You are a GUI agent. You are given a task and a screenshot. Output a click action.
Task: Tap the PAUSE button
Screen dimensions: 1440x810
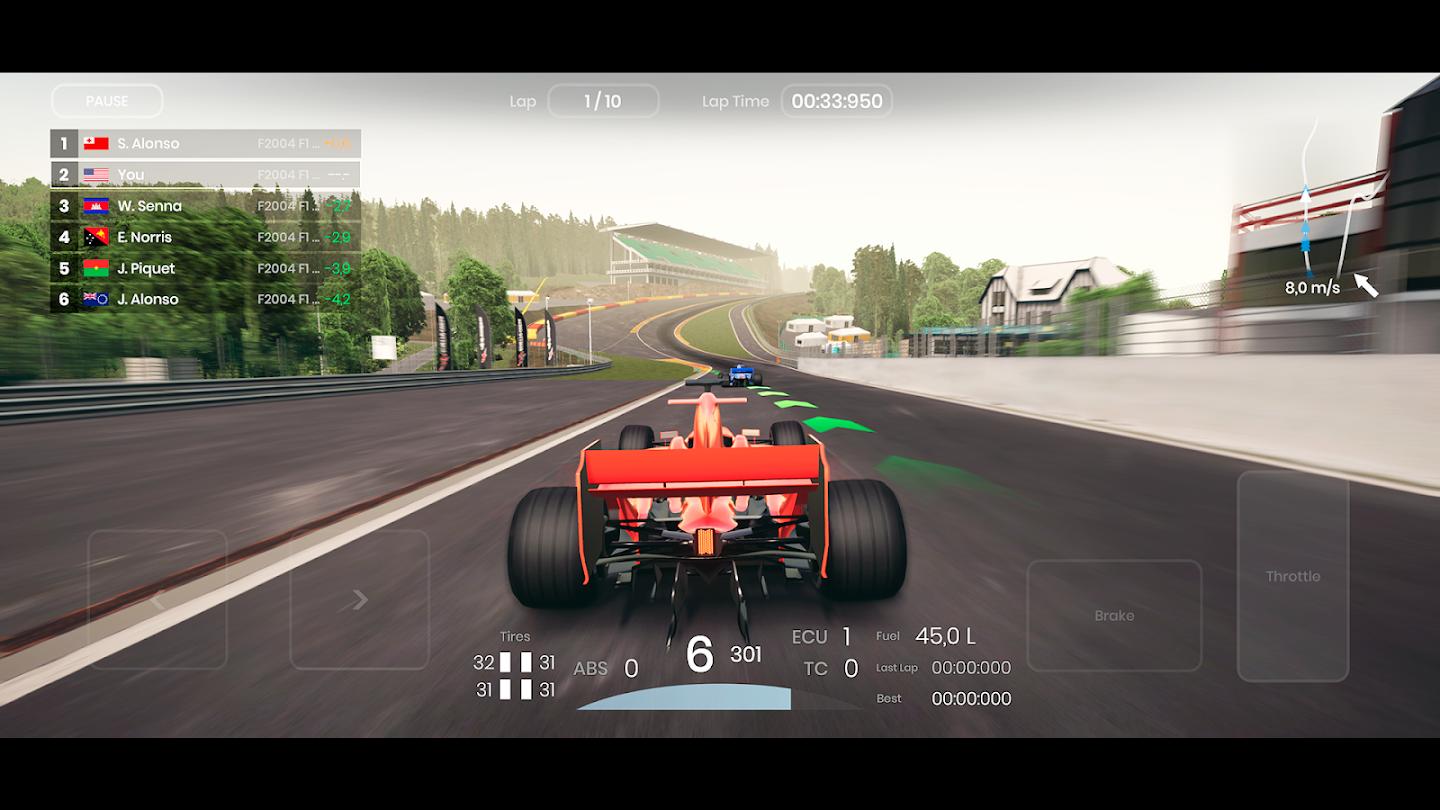point(107,101)
